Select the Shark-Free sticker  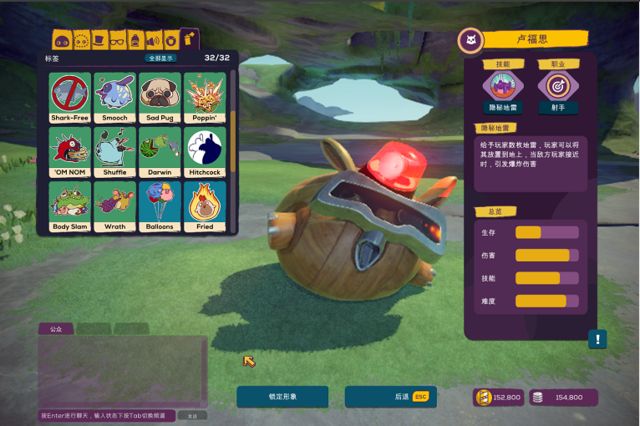pyautogui.click(x=70, y=97)
